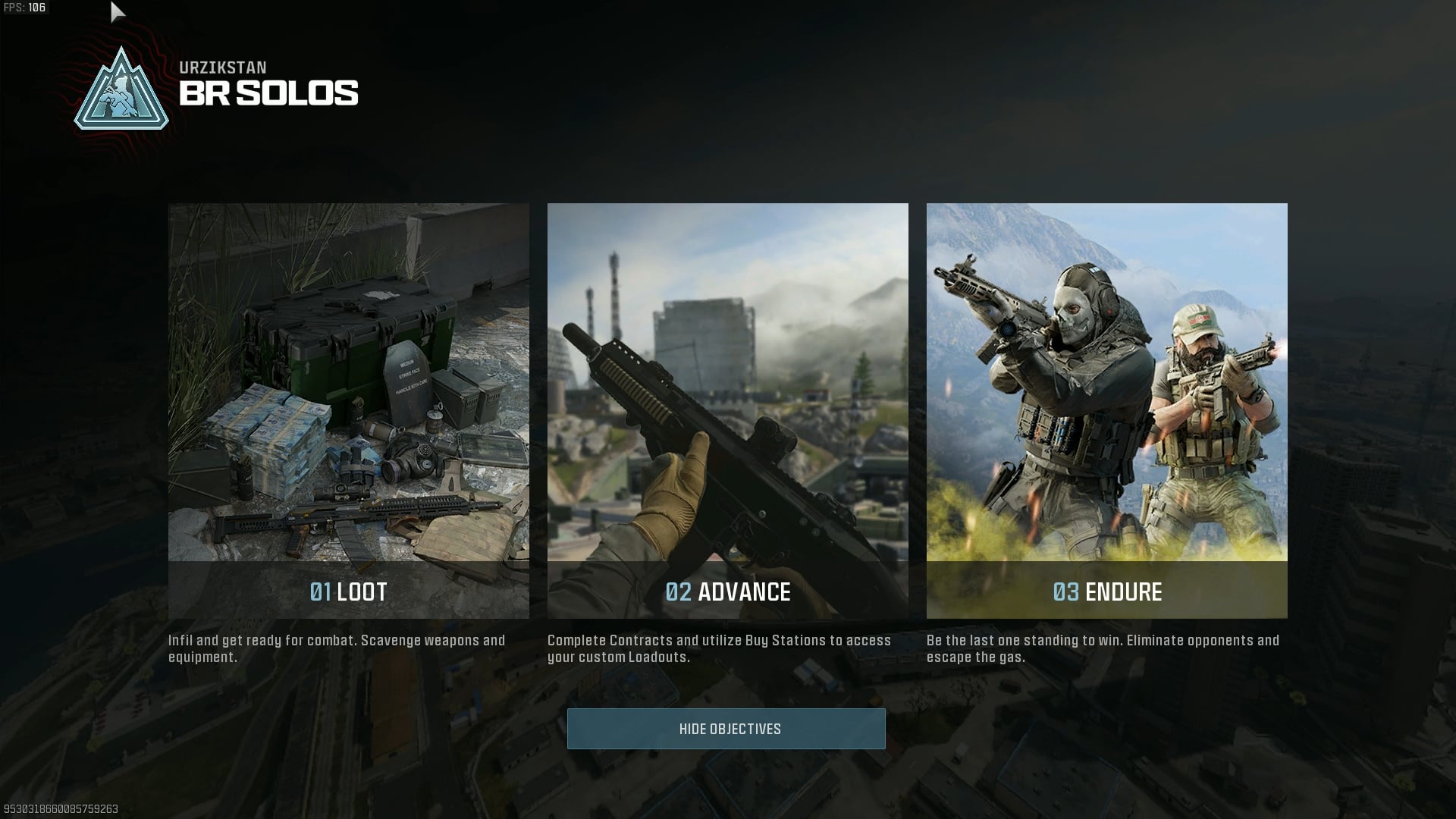
Task: Click the Advance card's Contracts description
Action: [719, 648]
